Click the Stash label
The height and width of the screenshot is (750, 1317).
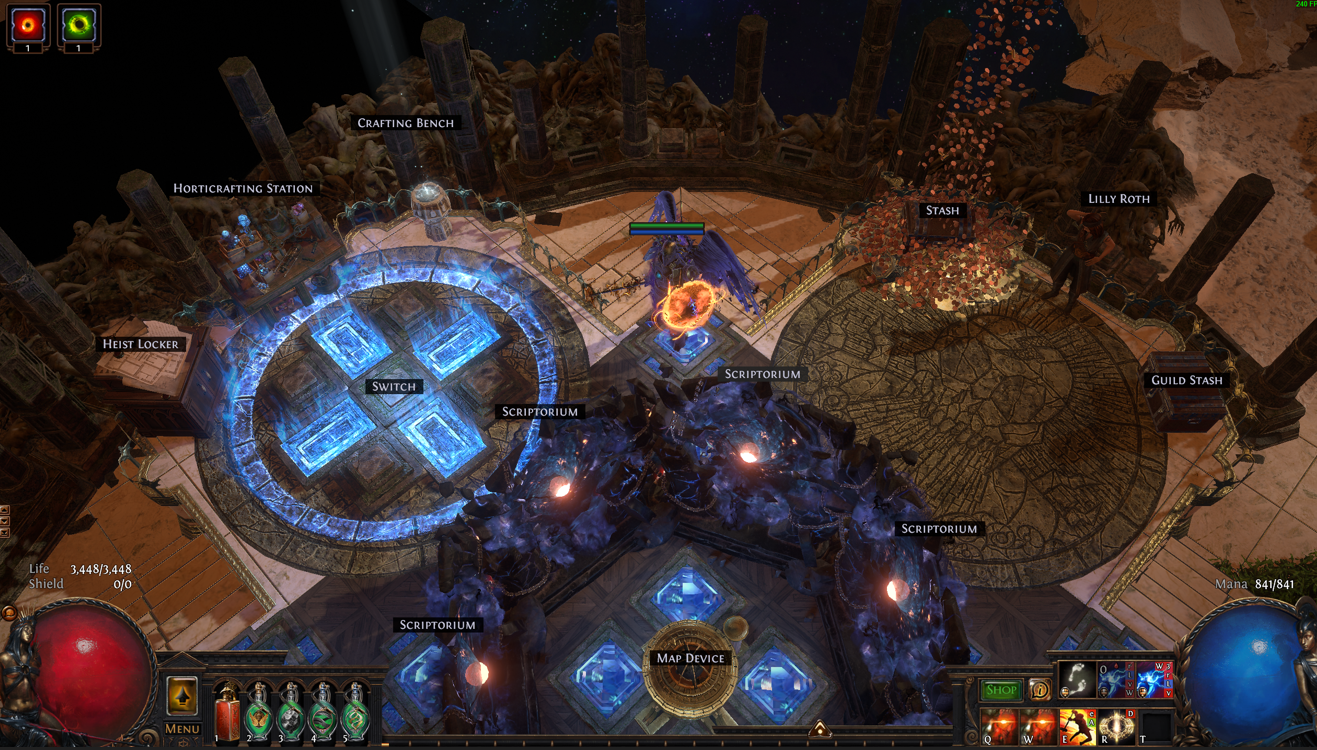click(x=942, y=210)
